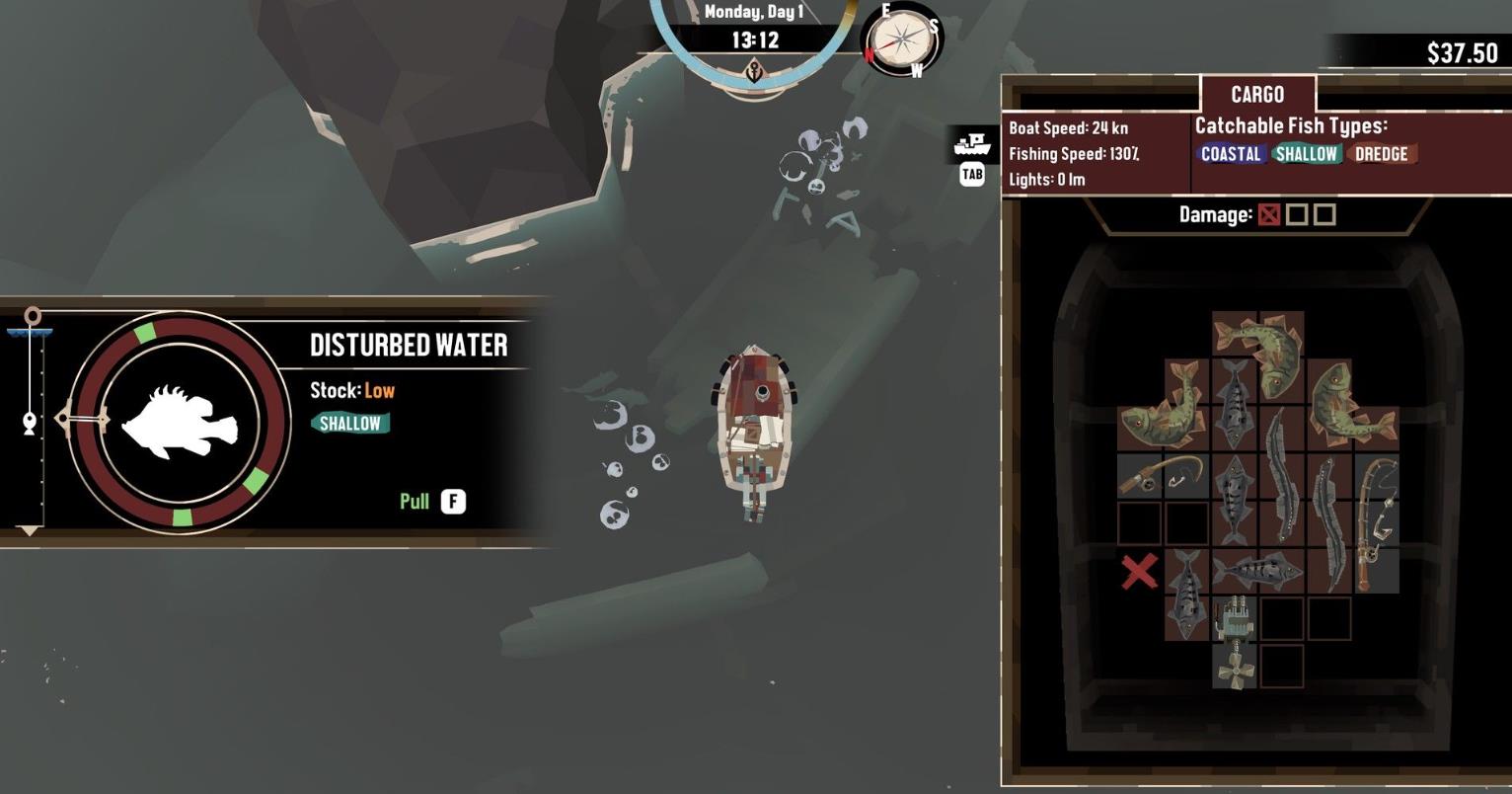
Task: Click the fish silhouette in the fishing dial
Action: pos(180,423)
